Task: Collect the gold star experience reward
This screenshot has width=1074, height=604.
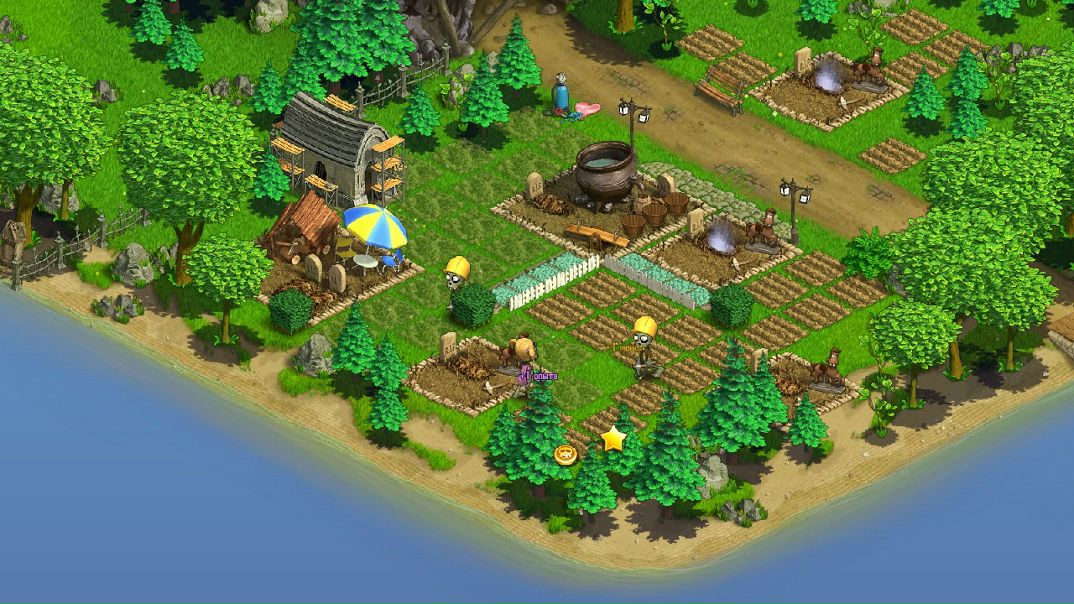Action: [x=612, y=438]
